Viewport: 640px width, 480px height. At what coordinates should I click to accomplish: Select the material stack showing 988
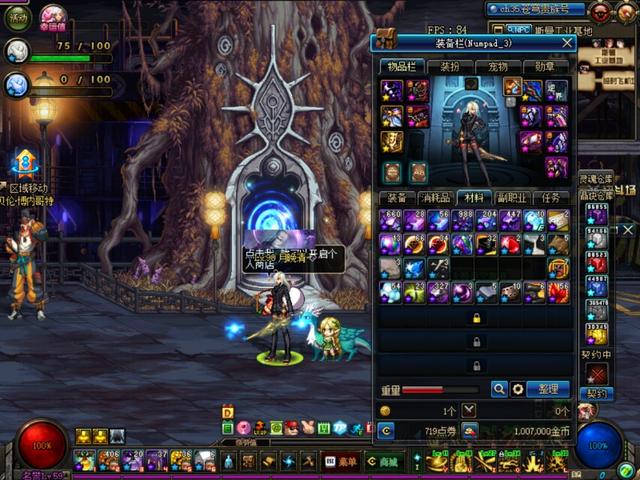click(x=462, y=220)
